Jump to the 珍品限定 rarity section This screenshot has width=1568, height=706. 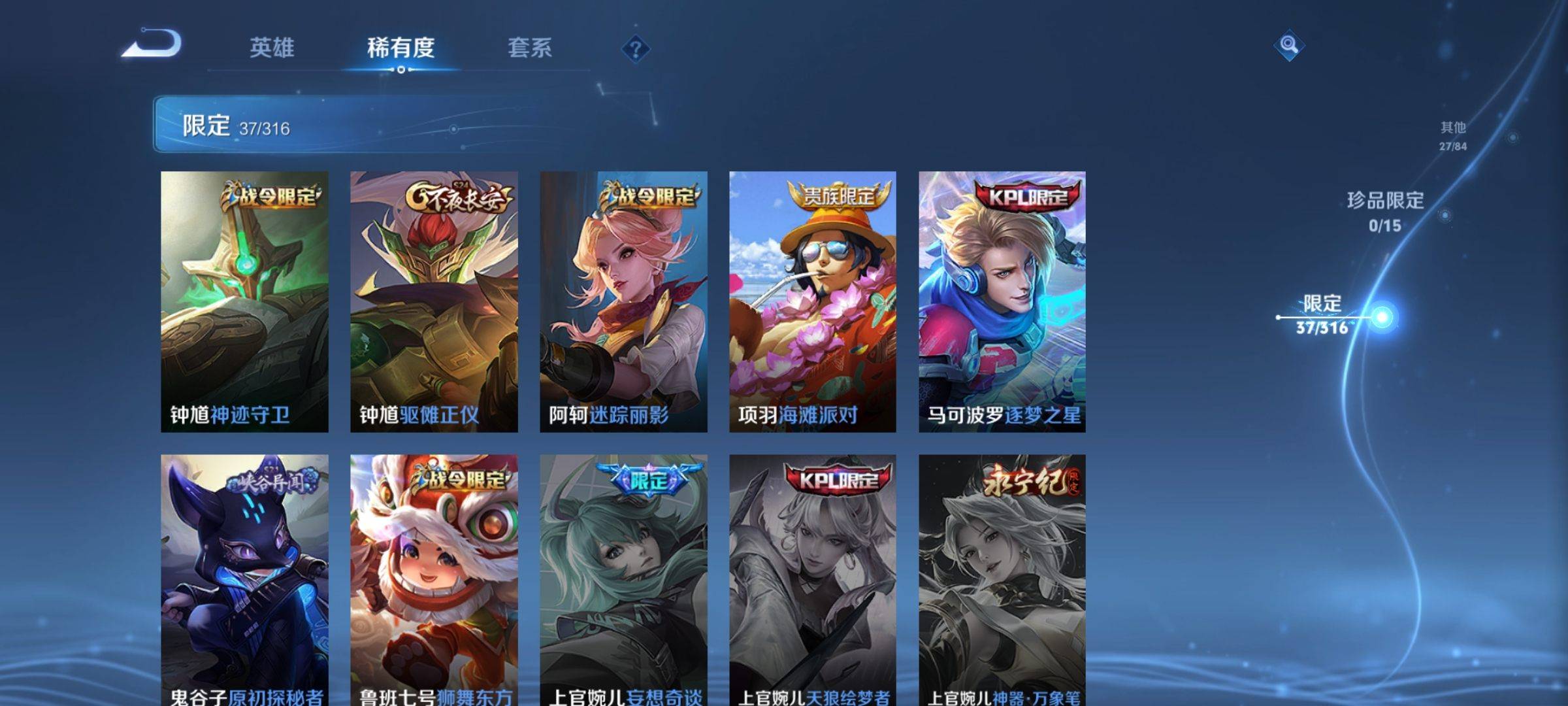pos(1385,211)
